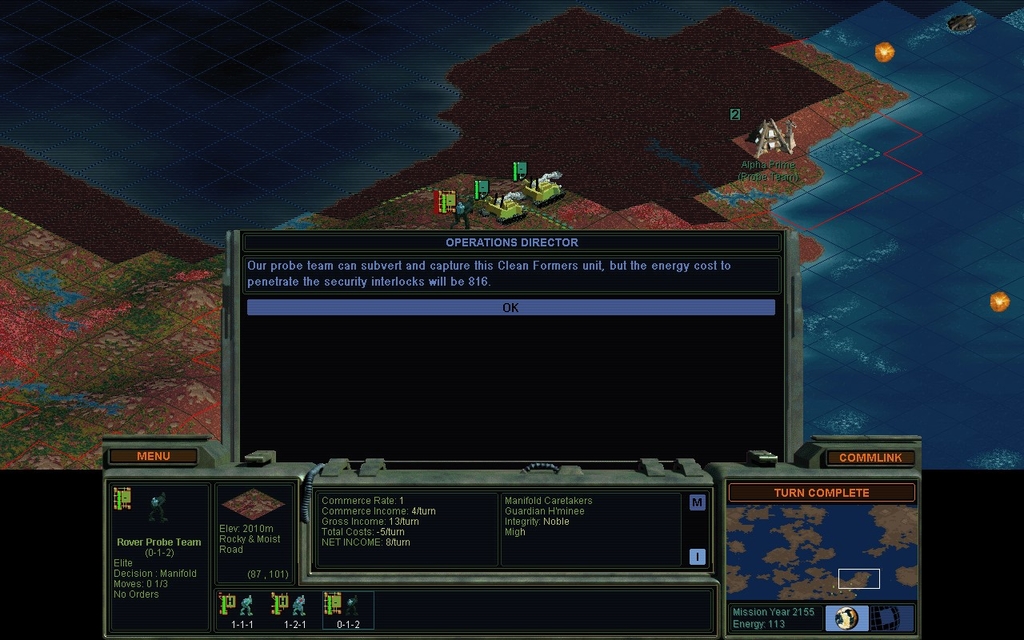Toggle the flat grid map icon
1024x640 pixels.
pos(882,617)
